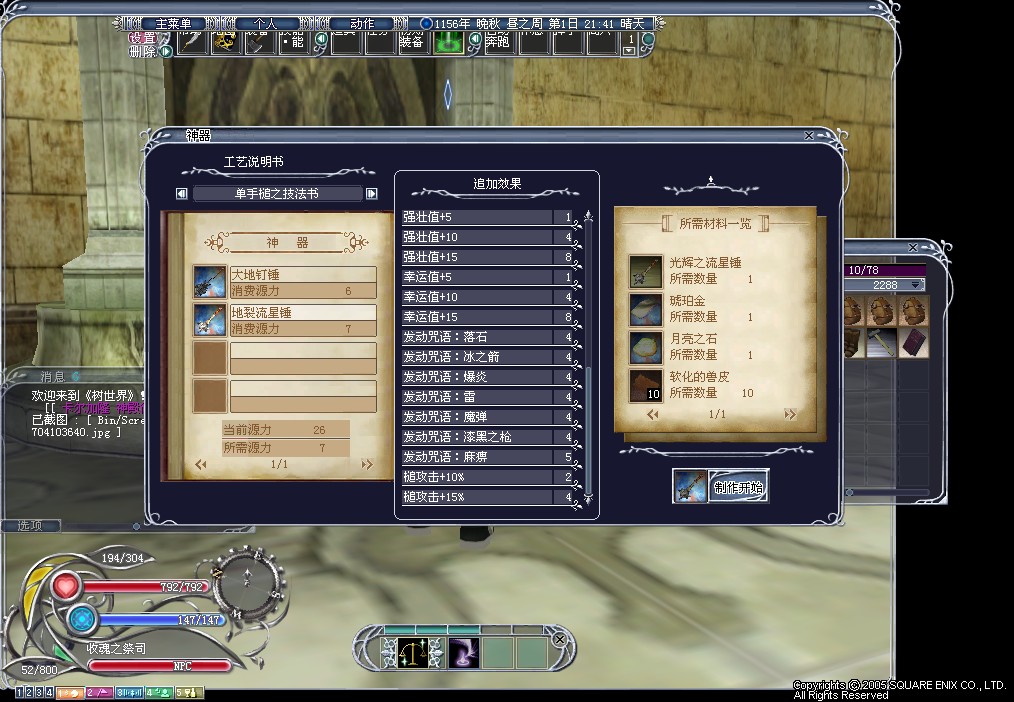
Task: Switch to the previous craft manual
Action: point(181,194)
